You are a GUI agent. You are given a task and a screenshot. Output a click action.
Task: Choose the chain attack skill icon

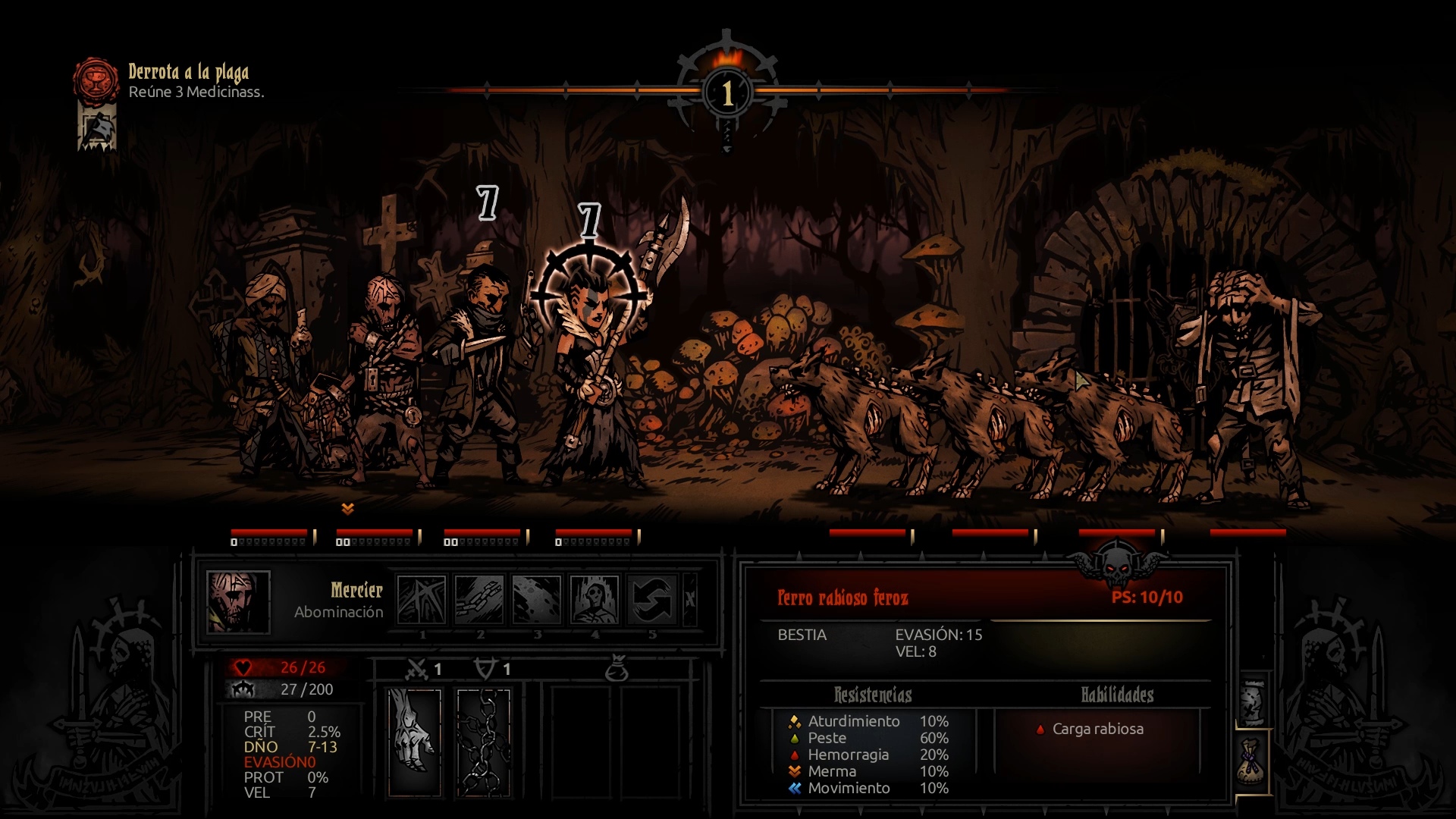pos(479,599)
